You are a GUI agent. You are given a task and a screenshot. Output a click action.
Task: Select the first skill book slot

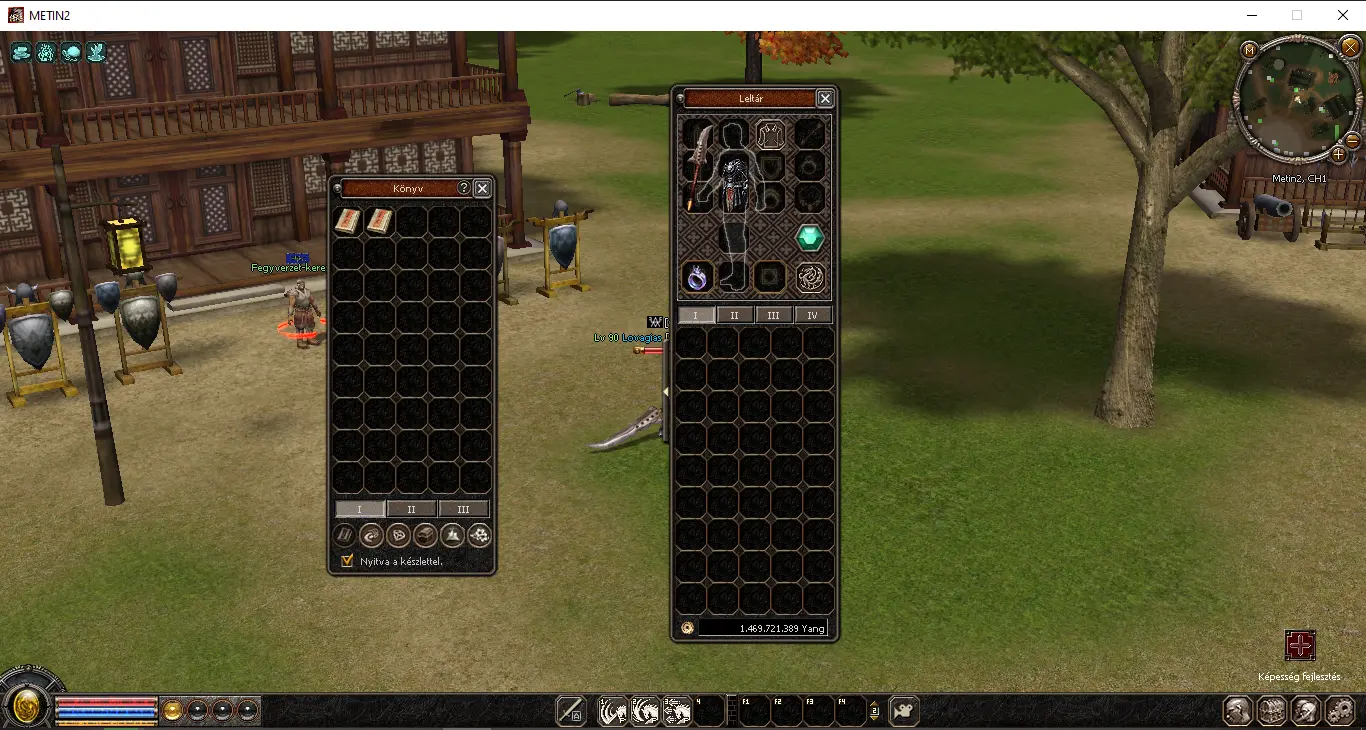[347, 221]
